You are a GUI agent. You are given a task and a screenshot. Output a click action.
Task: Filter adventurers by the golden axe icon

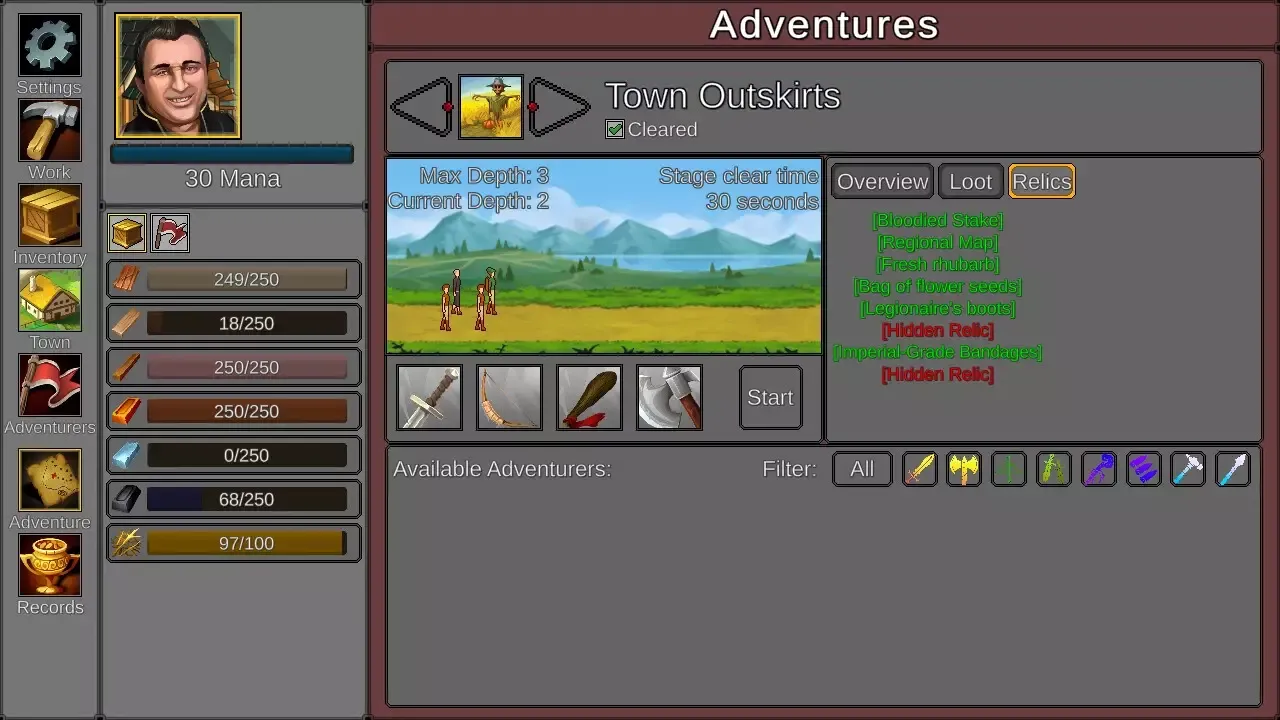pyautogui.click(x=964, y=469)
